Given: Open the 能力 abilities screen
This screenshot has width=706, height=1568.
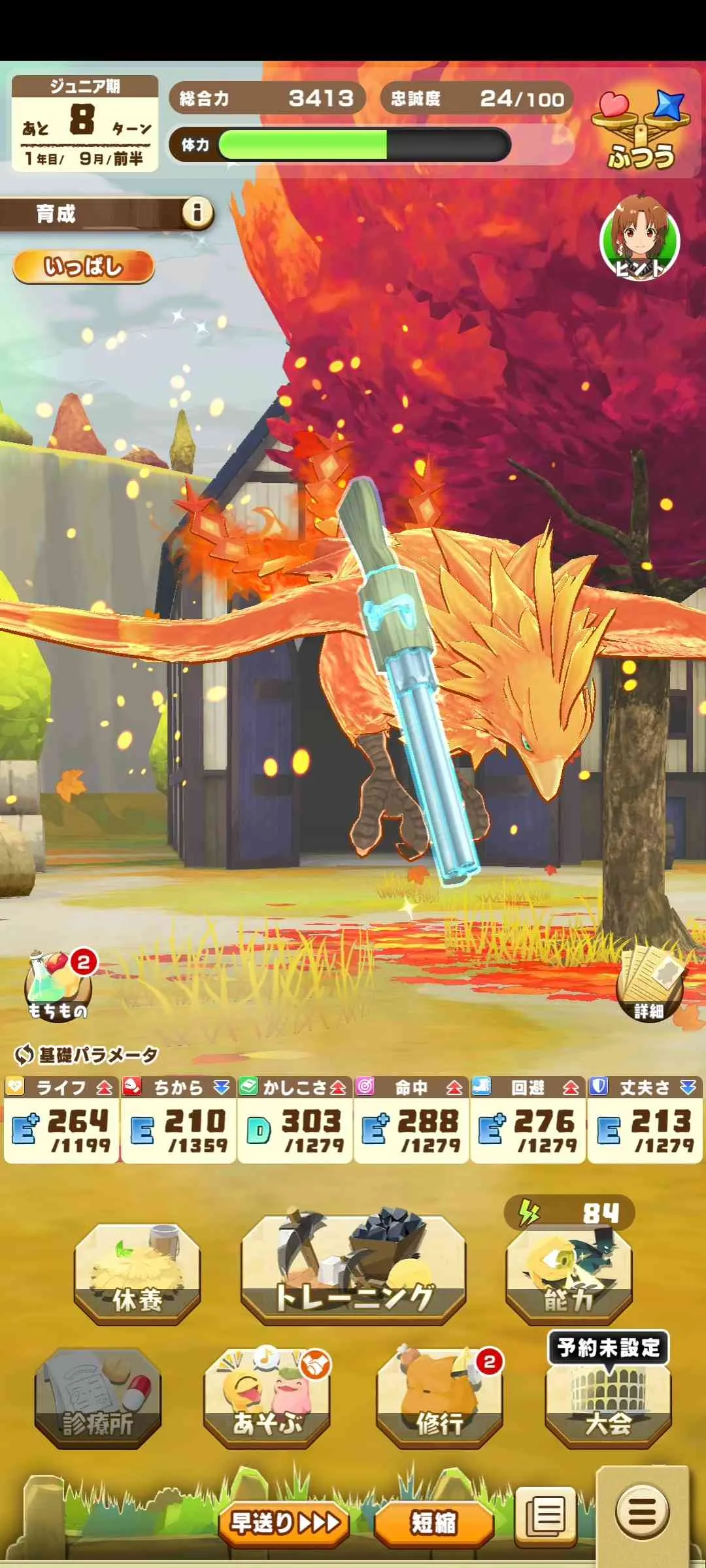Looking at the screenshot, I should [569, 1273].
